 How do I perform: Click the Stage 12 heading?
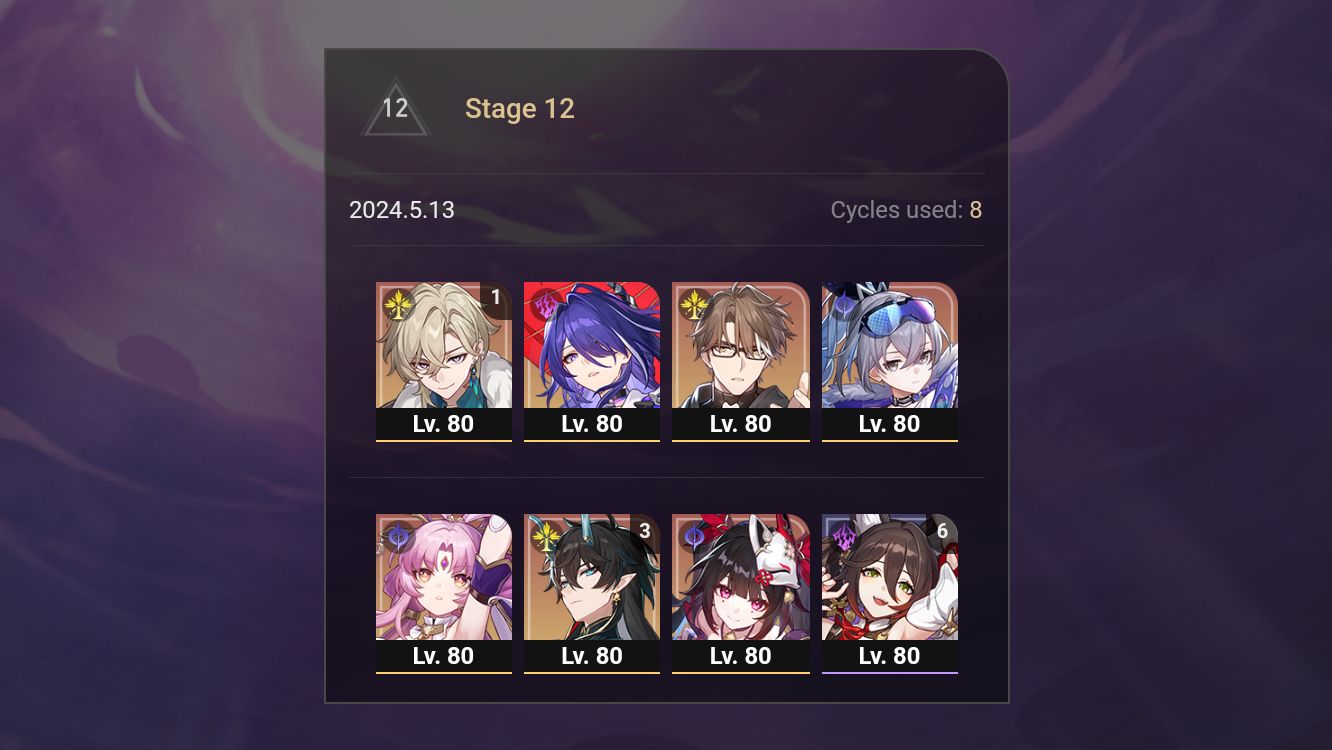[520, 108]
